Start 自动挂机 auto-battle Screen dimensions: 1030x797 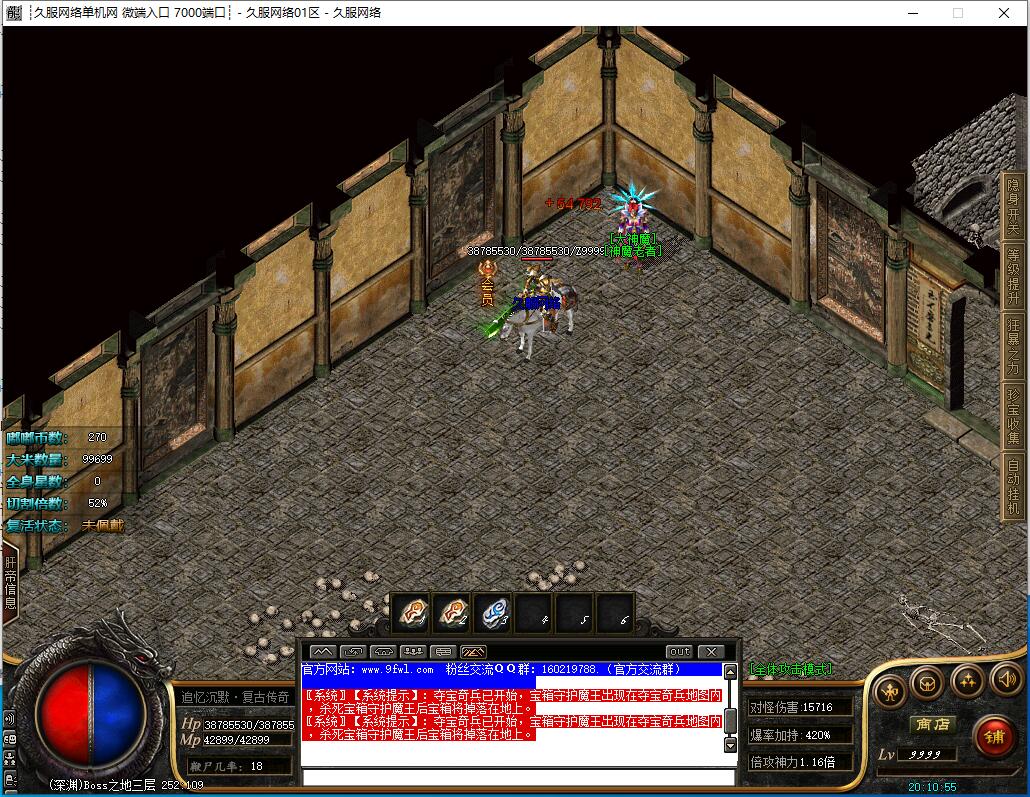point(1014,485)
